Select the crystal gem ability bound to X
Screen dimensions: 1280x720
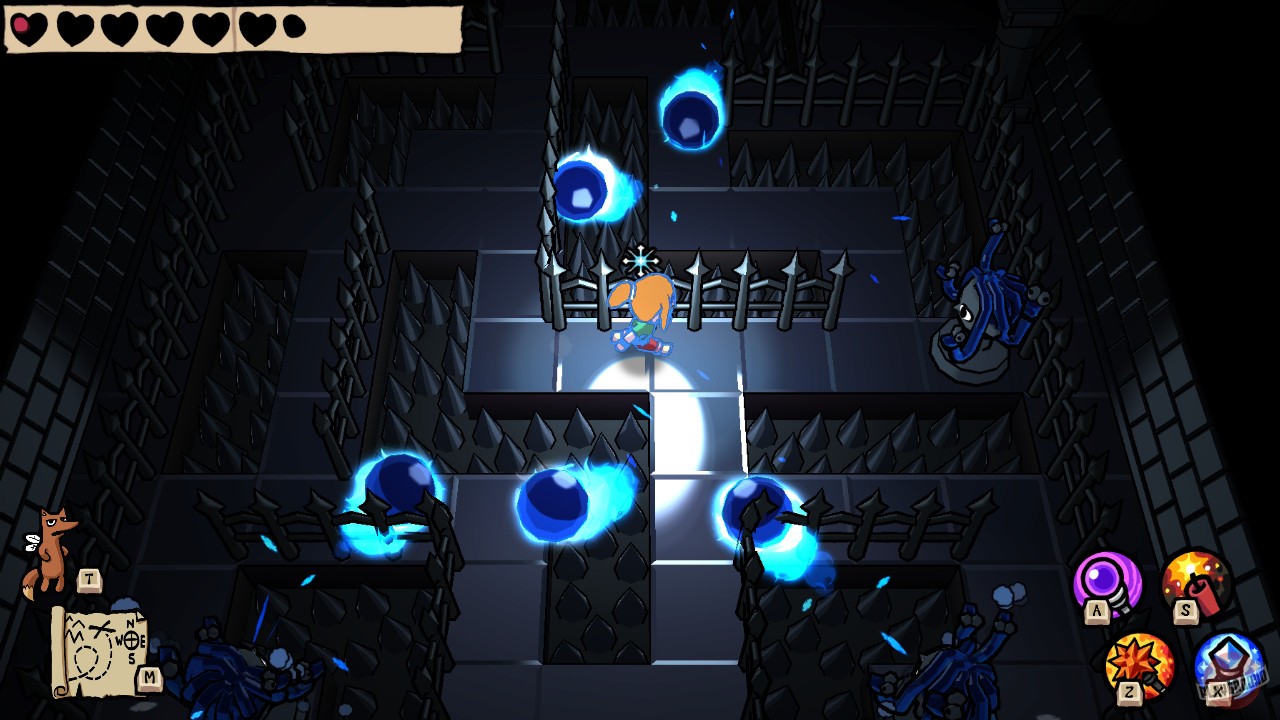pyautogui.click(x=1228, y=660)
